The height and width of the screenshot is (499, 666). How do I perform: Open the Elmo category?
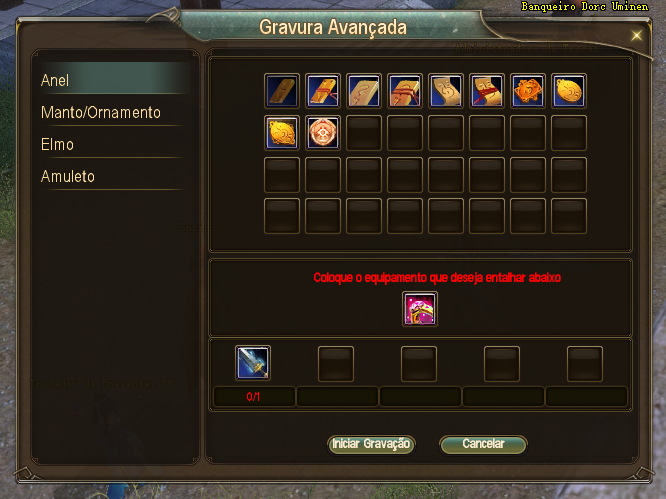(x=110, y=144)
